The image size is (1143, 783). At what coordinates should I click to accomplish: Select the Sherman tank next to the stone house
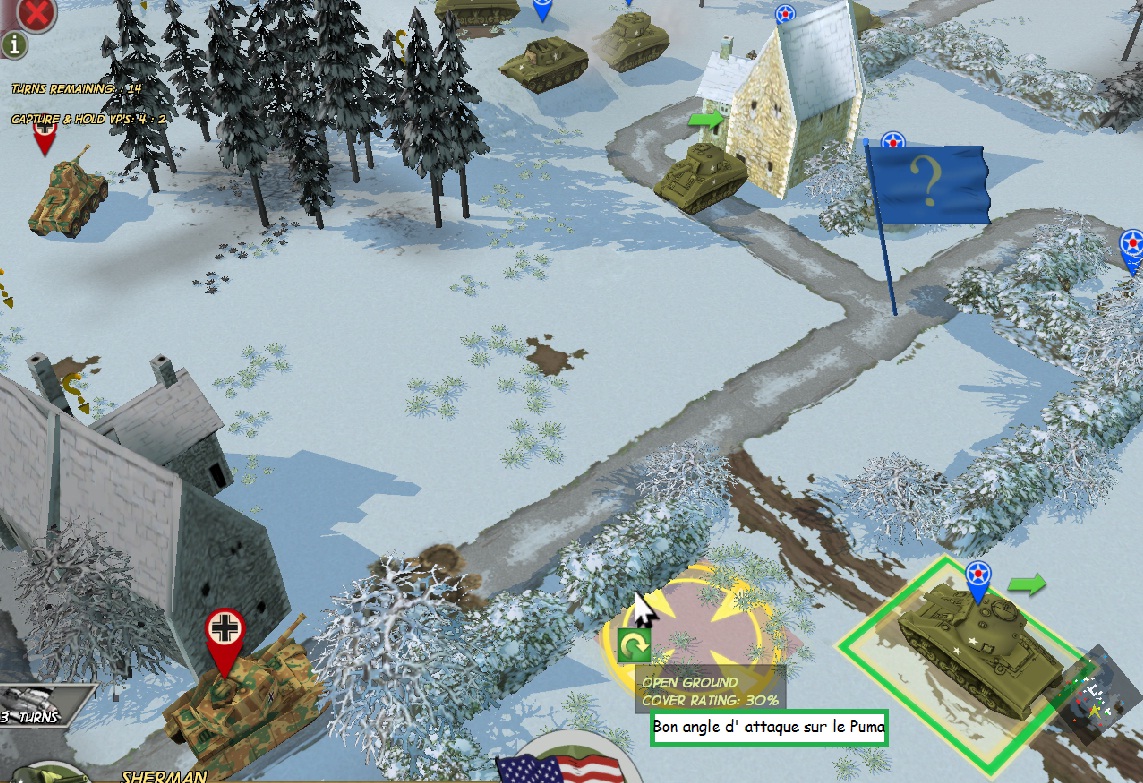coord(702,176)
